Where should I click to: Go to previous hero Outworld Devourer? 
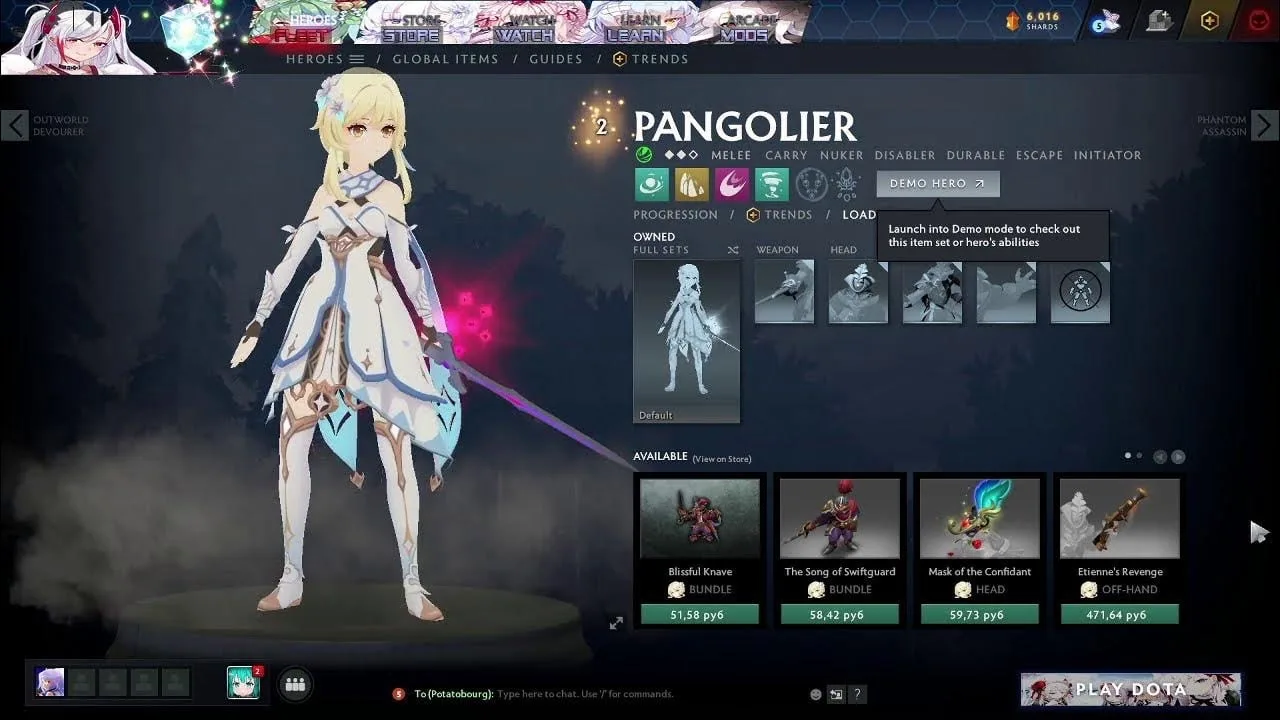(x=14, y=126)
